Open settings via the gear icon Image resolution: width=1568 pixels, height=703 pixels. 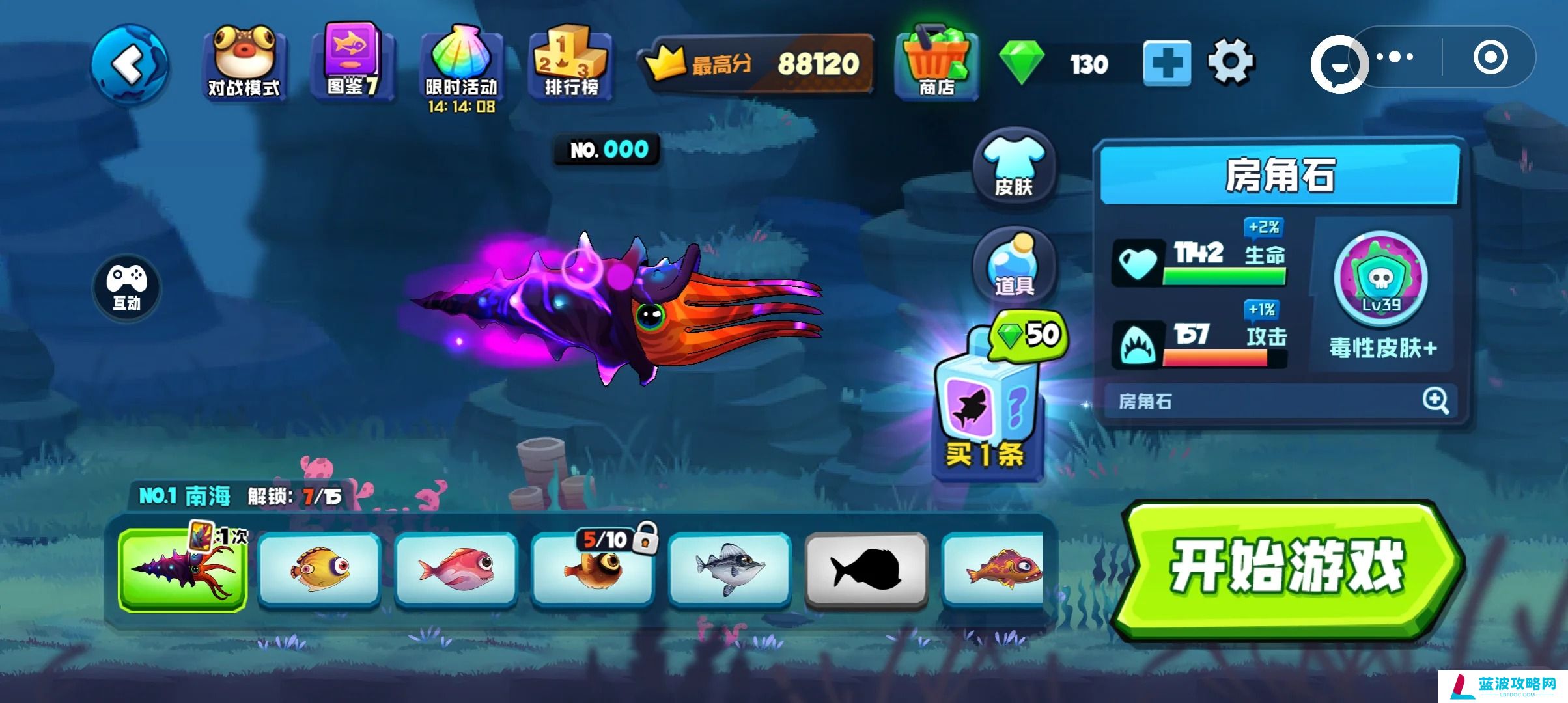1230,62
